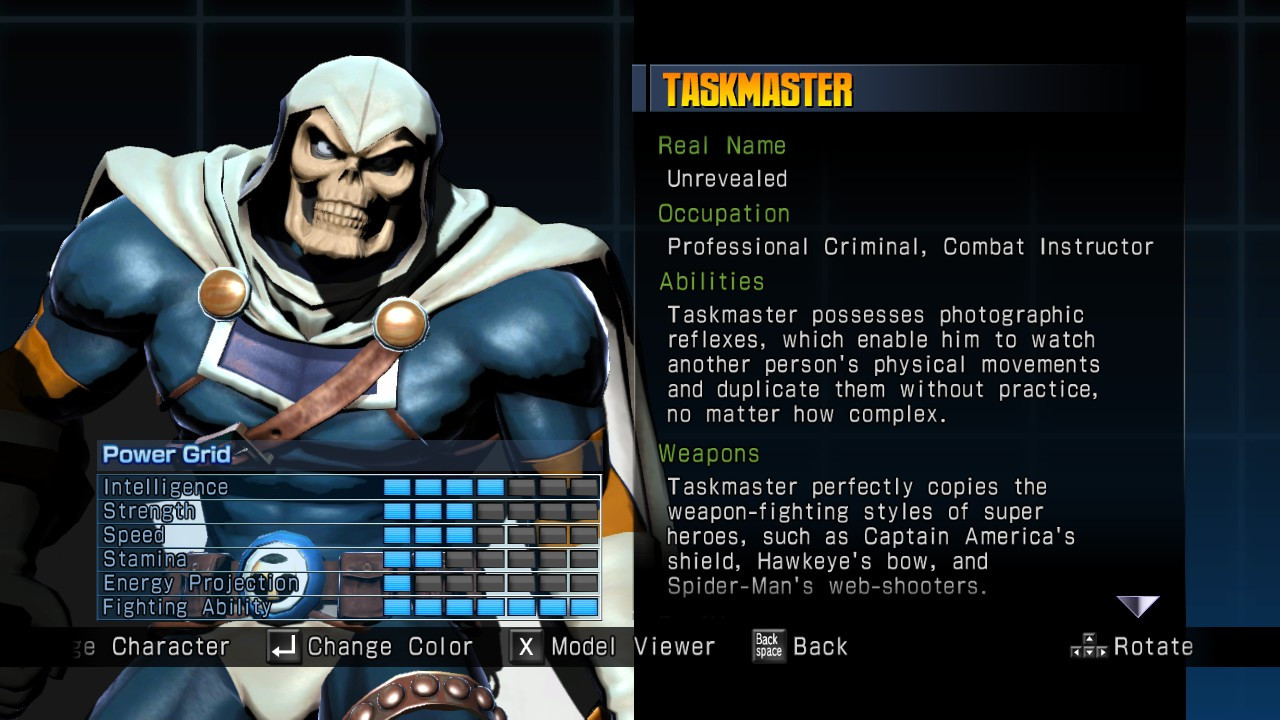Toggle a filled segment on the Strength bar
1280x720 pixels.
click(430, 511)
